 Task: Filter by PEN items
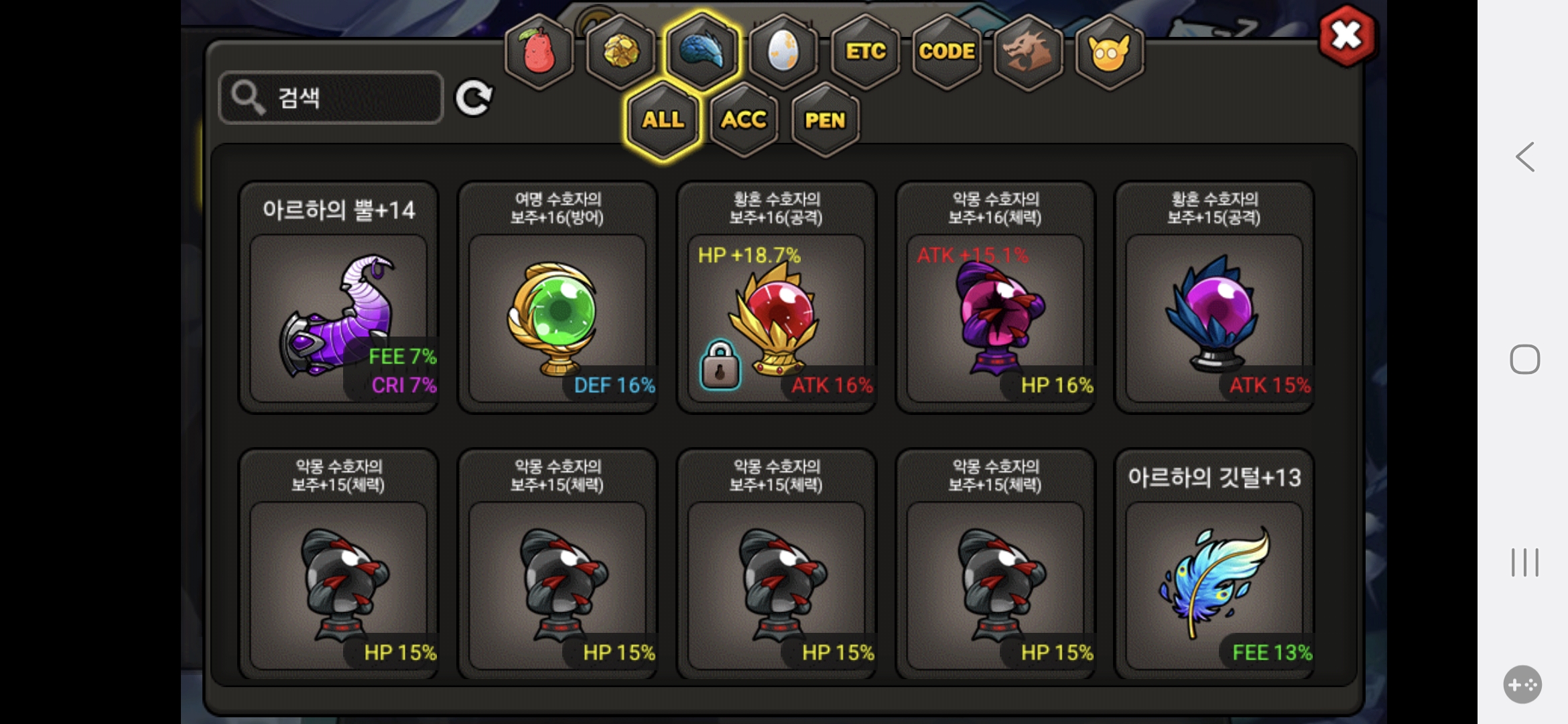click(825, 120)
